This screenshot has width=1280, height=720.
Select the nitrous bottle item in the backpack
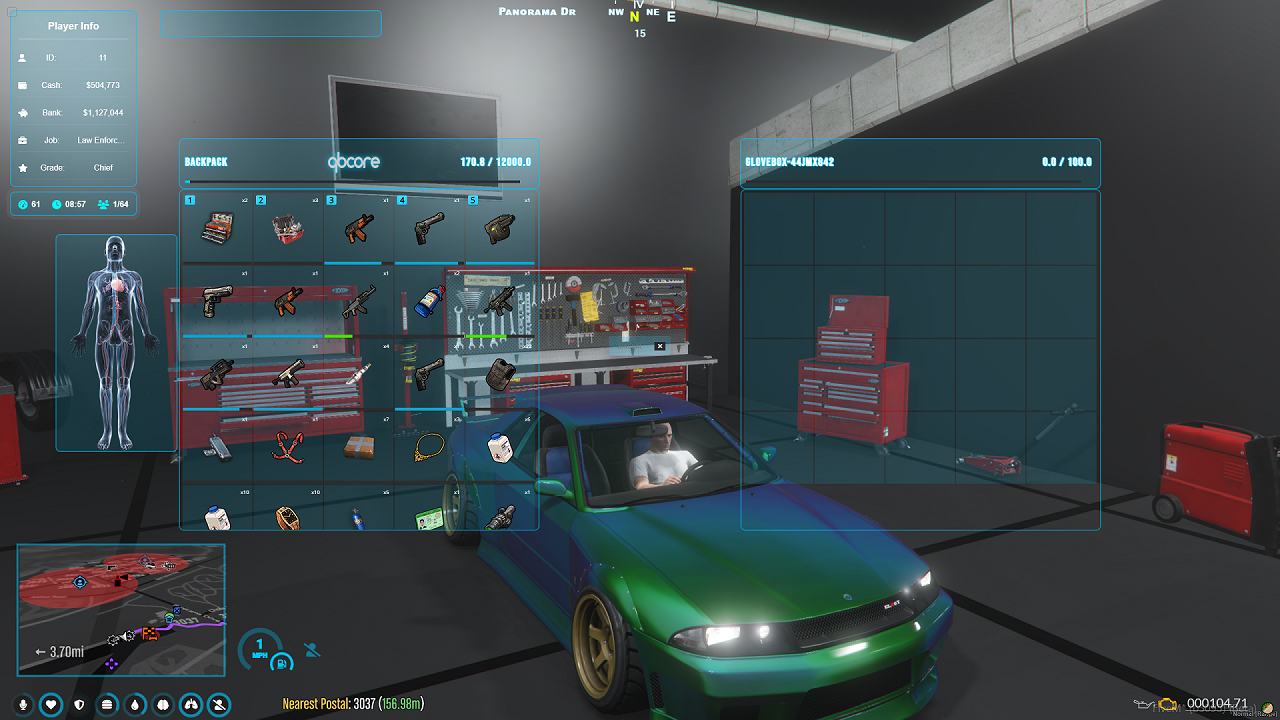(x=428, y=299)
